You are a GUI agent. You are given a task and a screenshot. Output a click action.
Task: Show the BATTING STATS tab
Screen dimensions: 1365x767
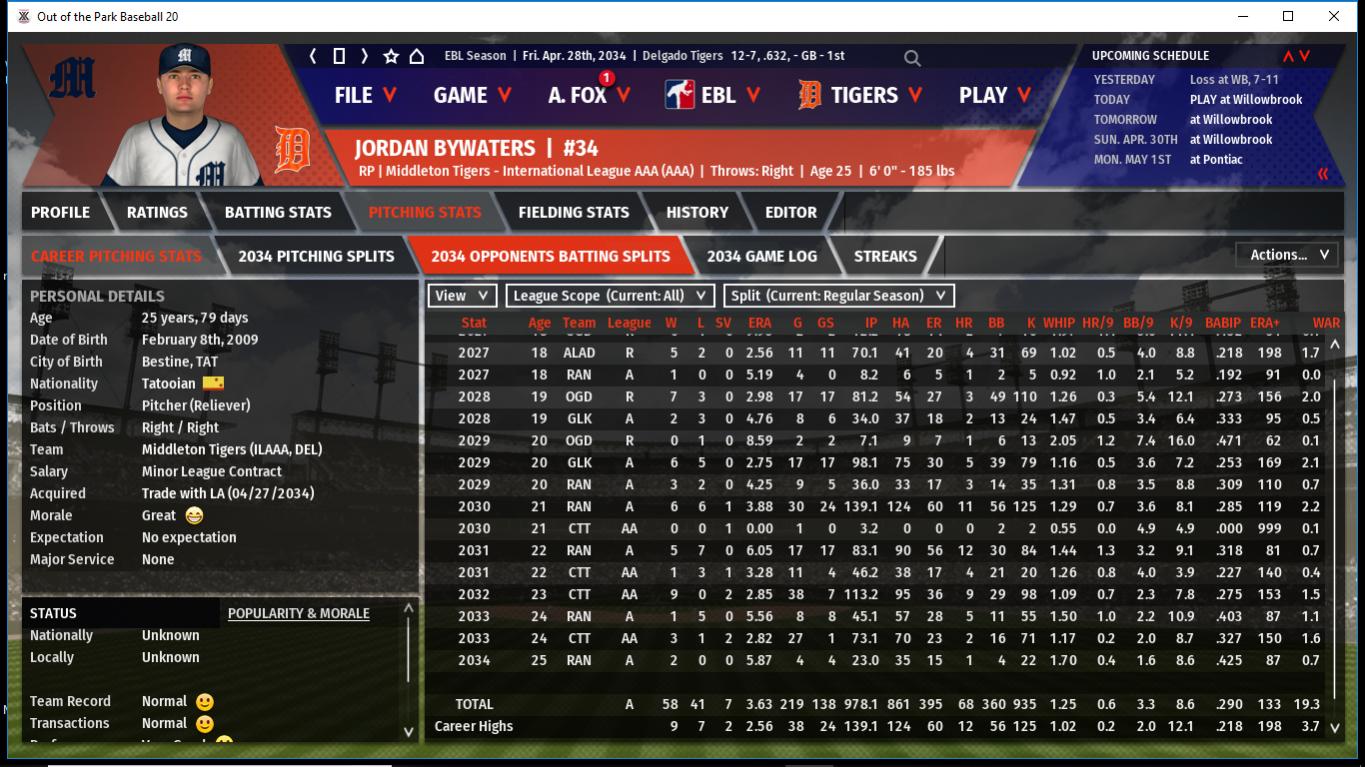(x=277, y=212)
